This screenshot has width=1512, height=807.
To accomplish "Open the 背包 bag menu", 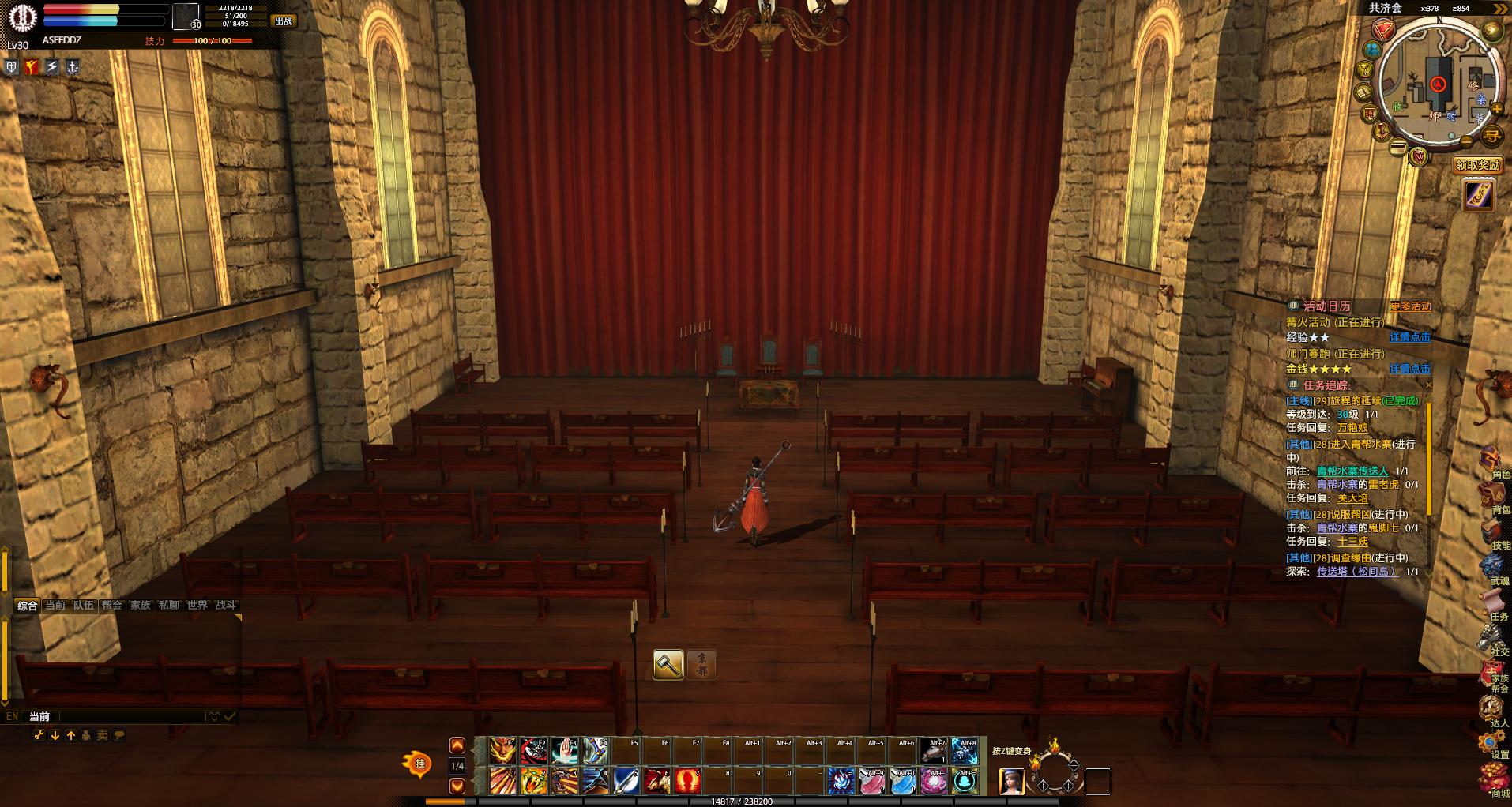I will tap(1493, 497).
